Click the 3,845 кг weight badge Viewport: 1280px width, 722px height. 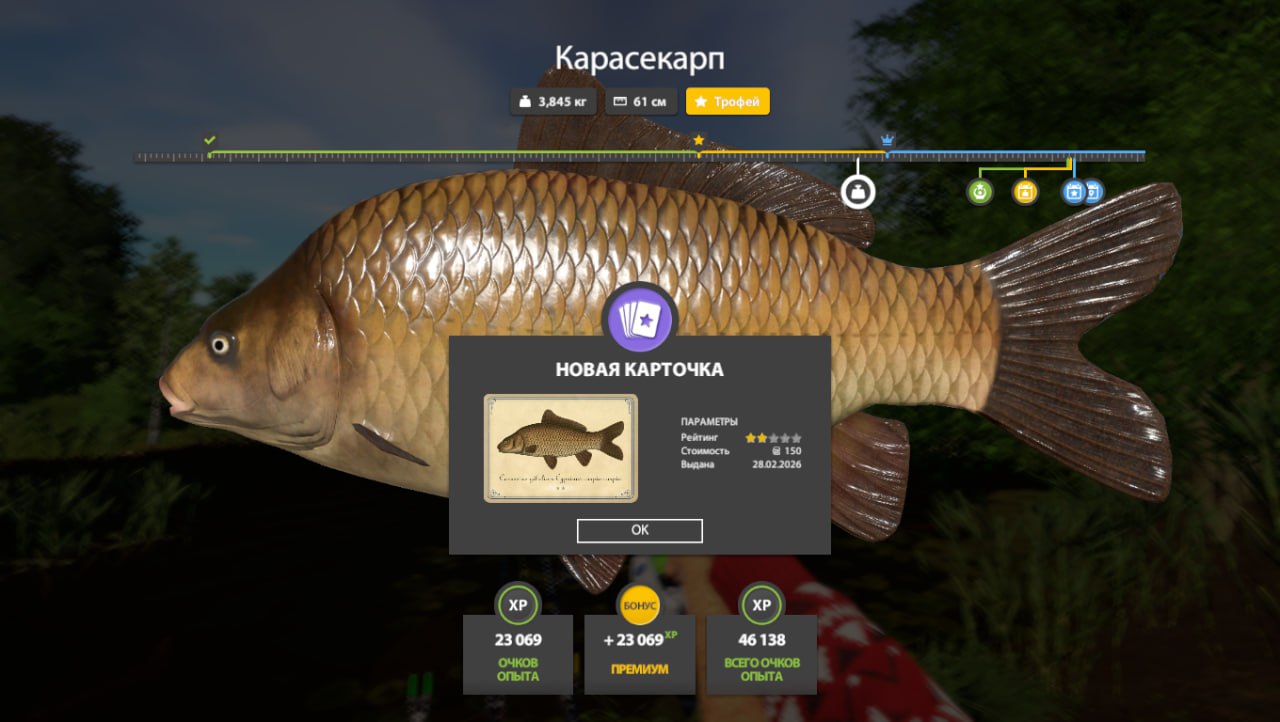554,102
